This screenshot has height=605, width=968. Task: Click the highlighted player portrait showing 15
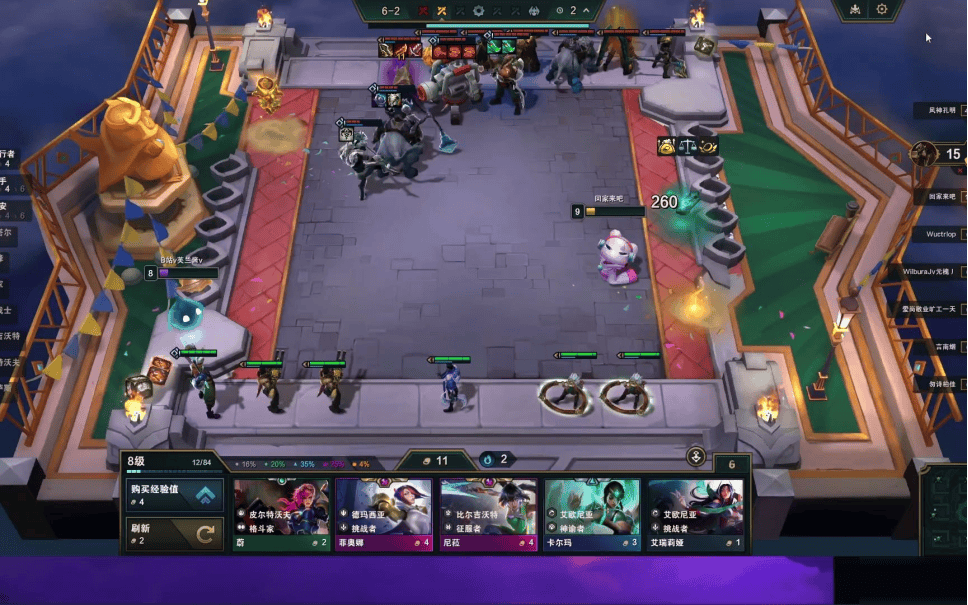(925, 154)
